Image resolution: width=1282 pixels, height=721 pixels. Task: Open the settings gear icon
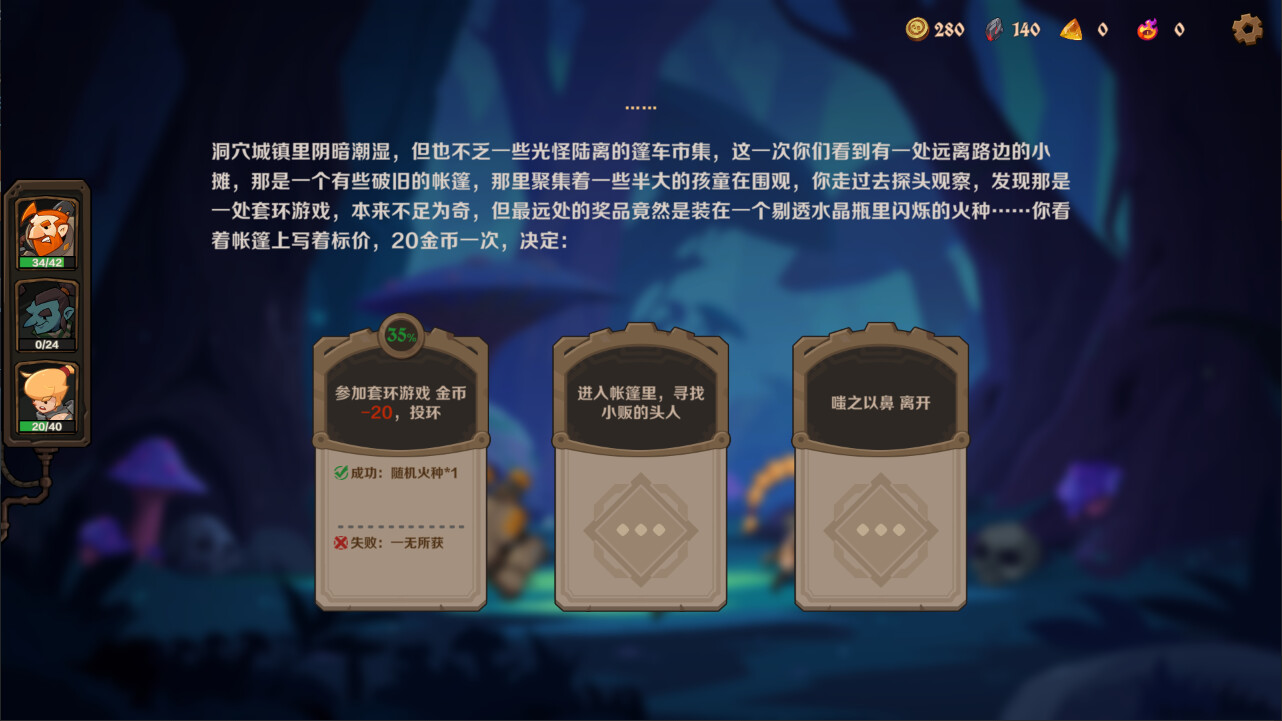point(1247,29)
